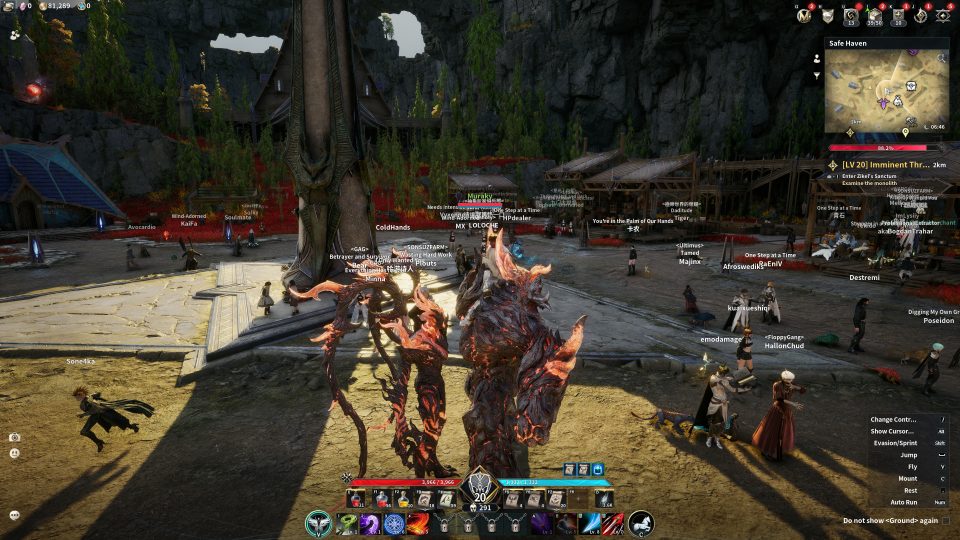
Task: Use the red health potion slot
Action: tap(357, 498)
